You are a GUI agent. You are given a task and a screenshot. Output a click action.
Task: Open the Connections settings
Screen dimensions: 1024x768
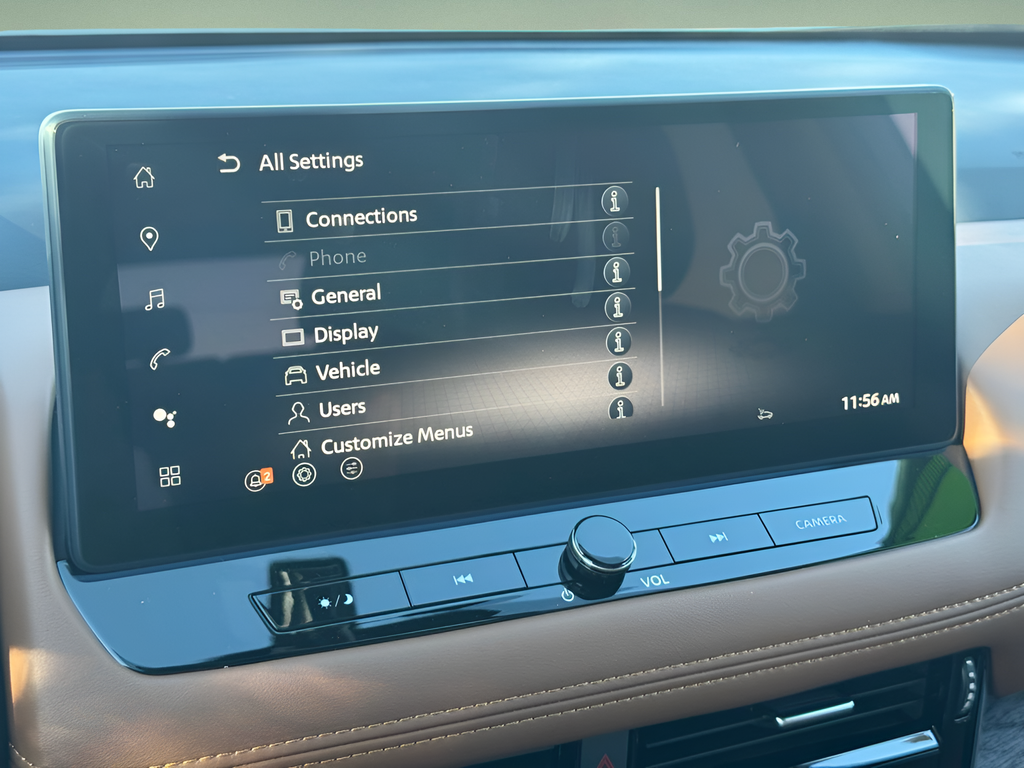click(360, 217)
